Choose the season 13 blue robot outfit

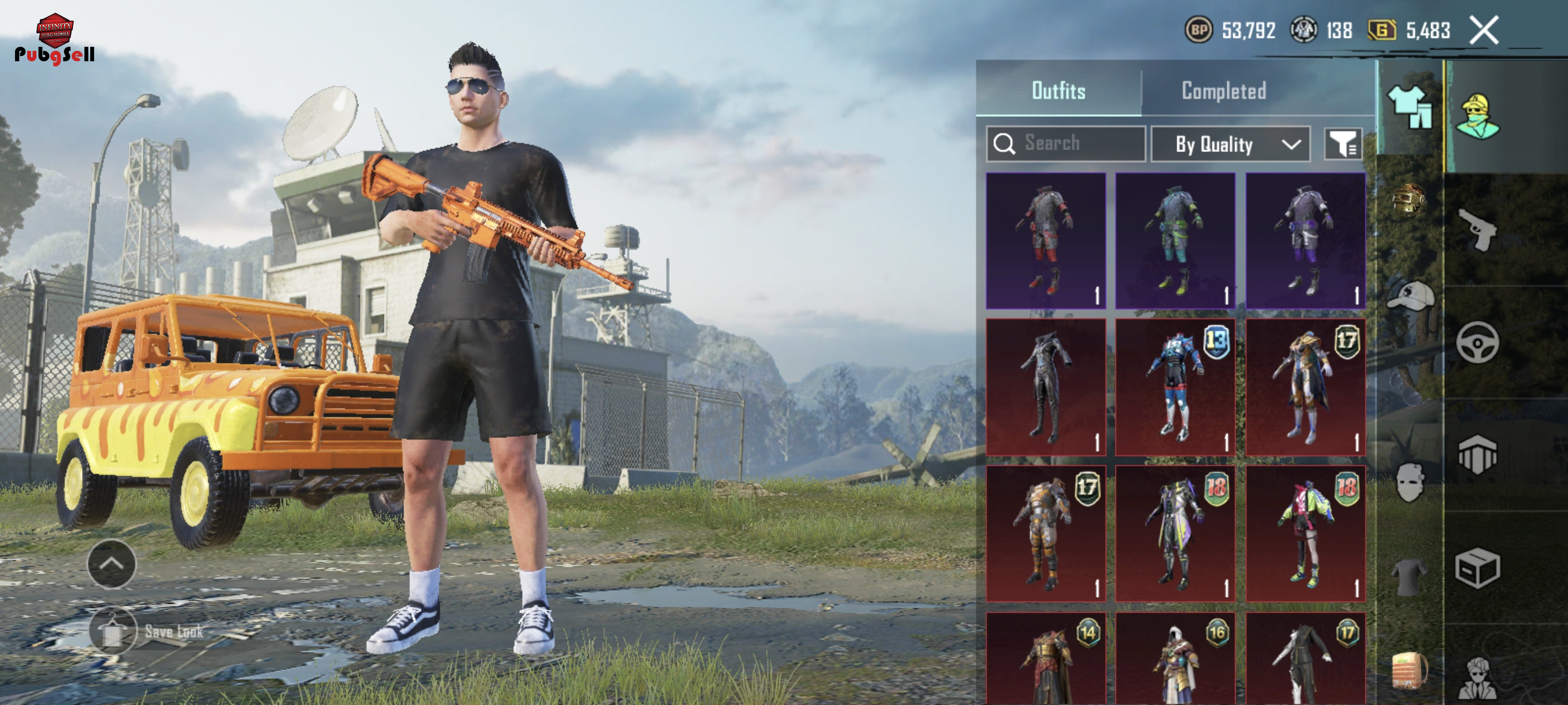point(1175,388)
